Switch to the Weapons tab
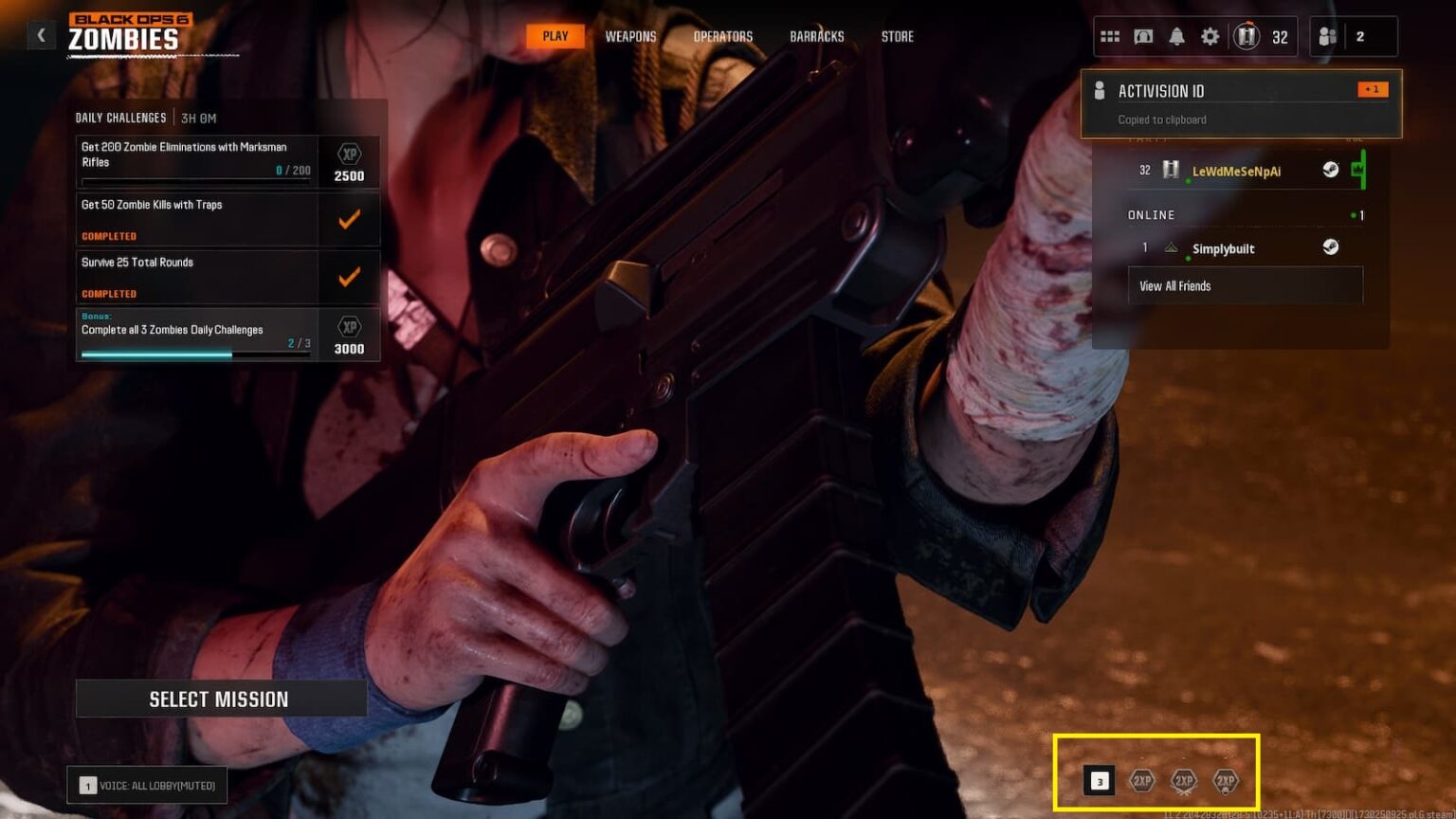1456x819 pixels. tap(630, 36)
